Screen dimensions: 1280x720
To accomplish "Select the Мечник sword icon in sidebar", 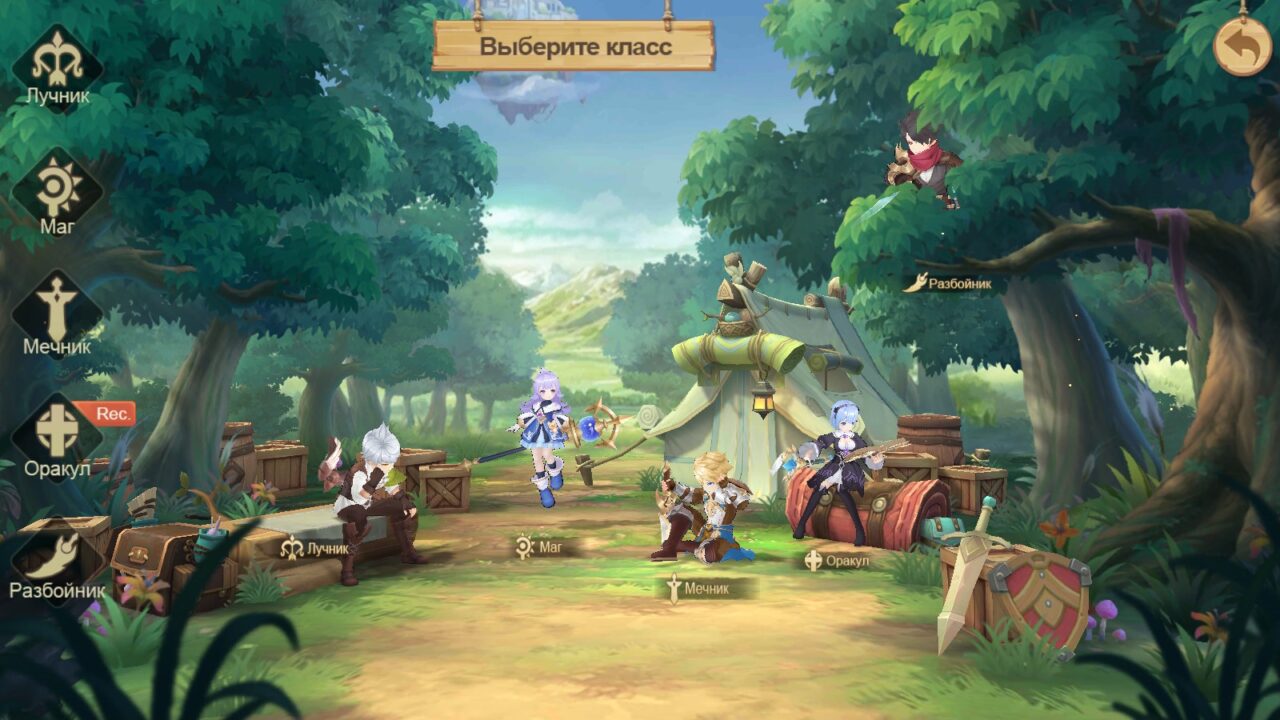I will click(57, 315).
